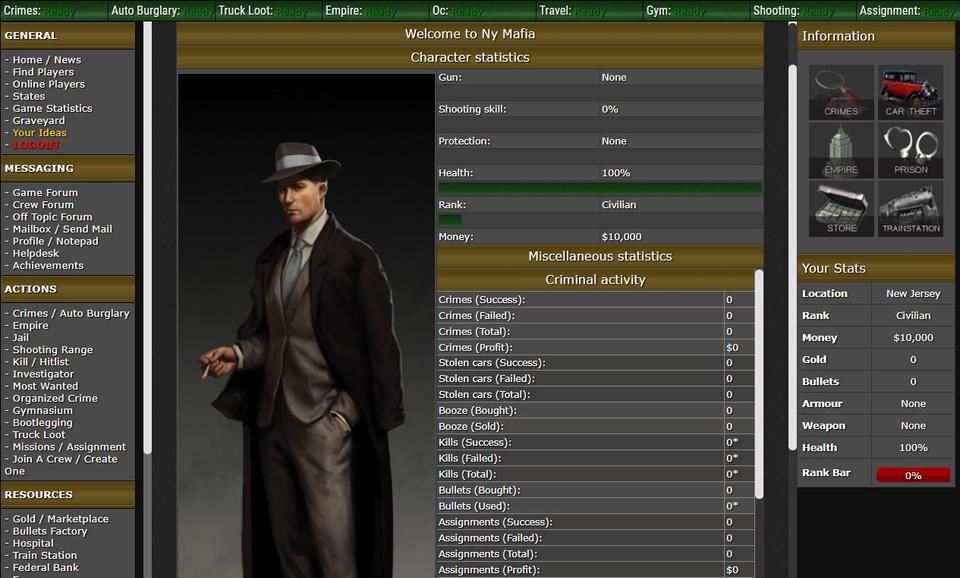Log out using the red LOGOUT link
960x578 pixels.
coord(36,145)
